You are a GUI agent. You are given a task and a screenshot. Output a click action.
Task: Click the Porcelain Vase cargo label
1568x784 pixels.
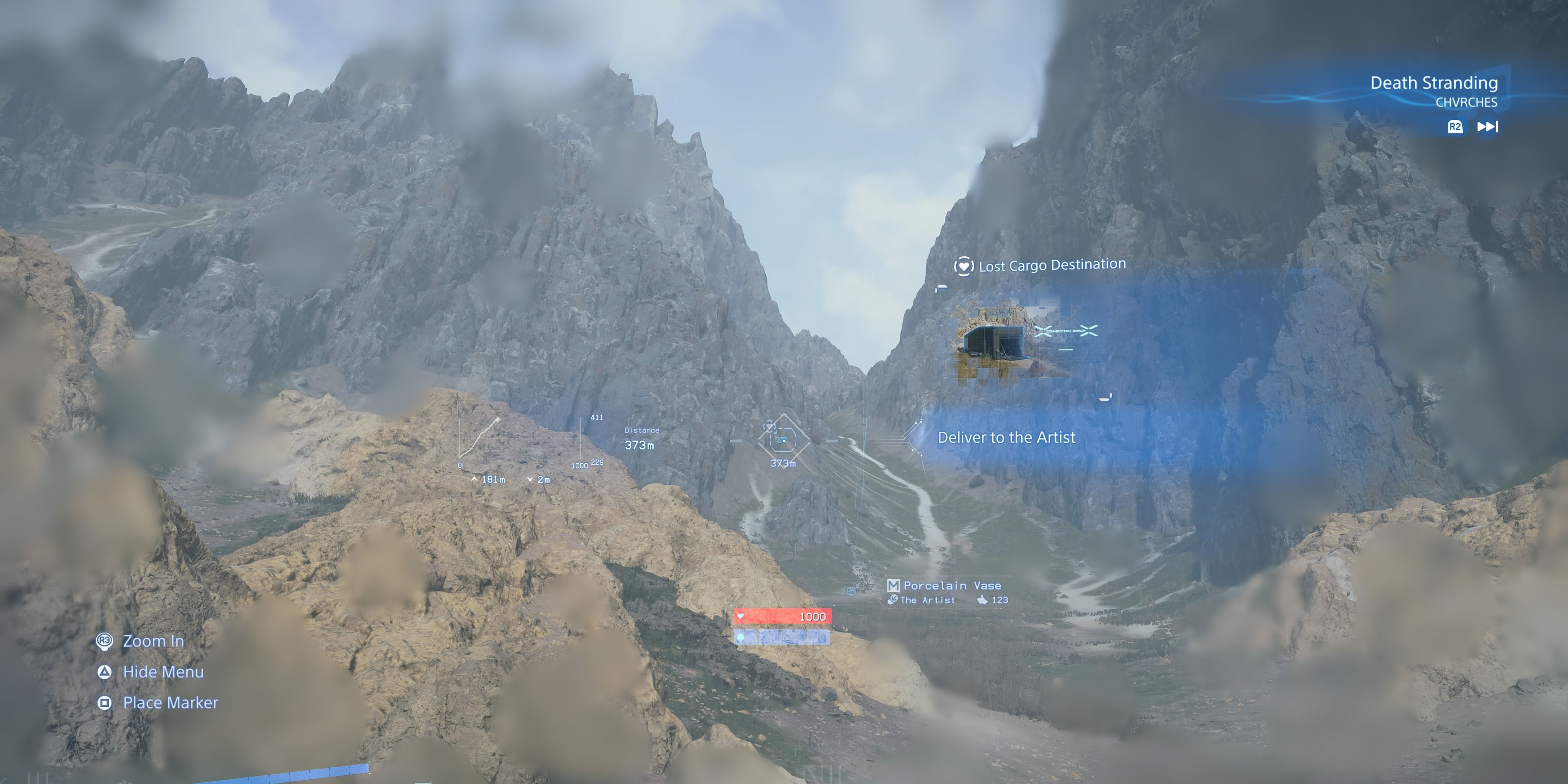pos(953,585)
